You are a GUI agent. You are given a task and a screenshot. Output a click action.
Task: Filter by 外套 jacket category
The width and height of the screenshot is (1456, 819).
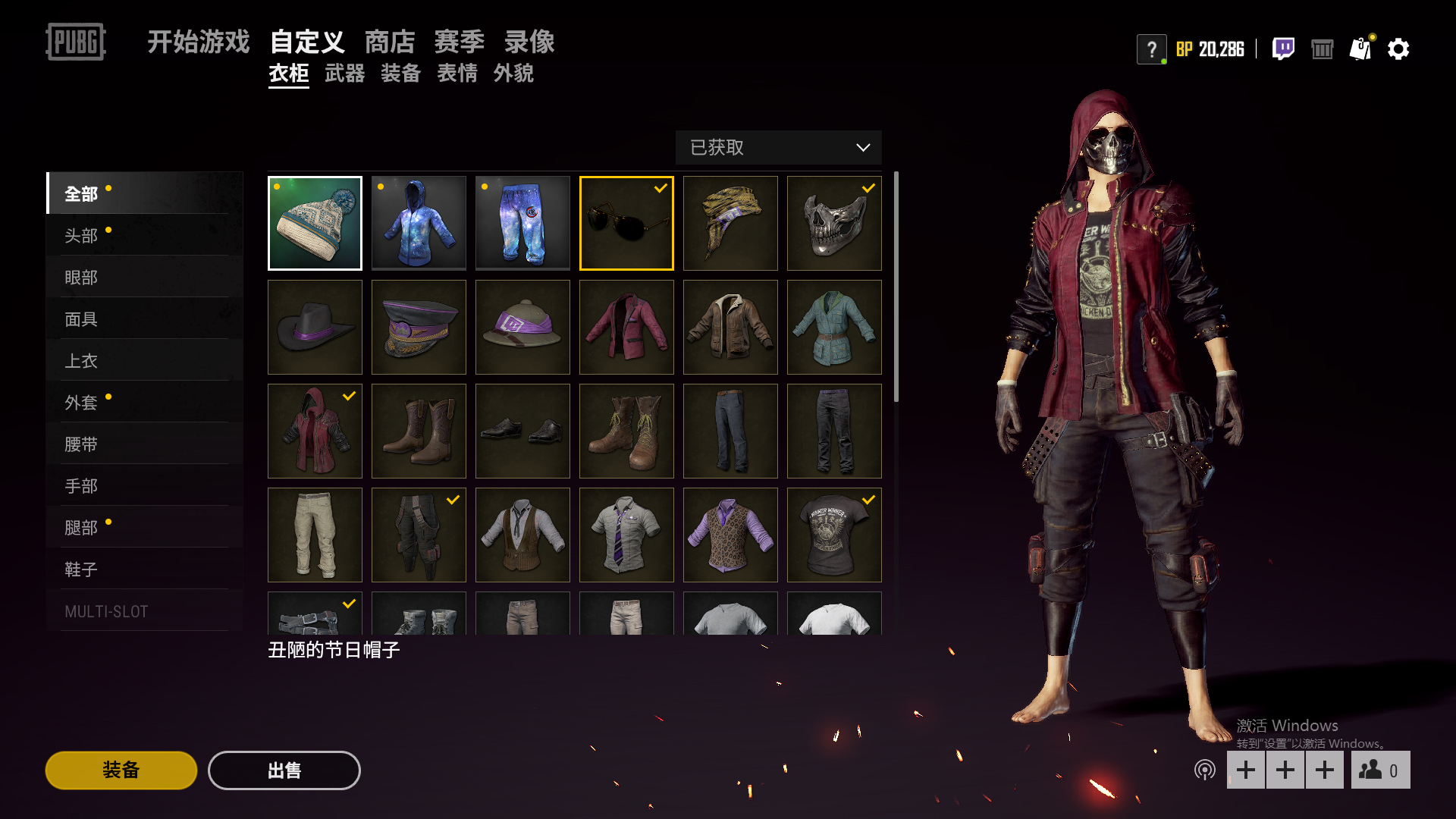coord(81,403)
